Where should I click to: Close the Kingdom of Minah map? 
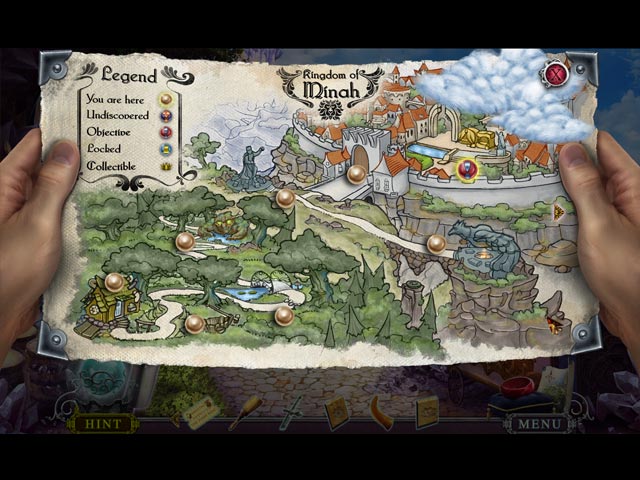coord(556,72)
